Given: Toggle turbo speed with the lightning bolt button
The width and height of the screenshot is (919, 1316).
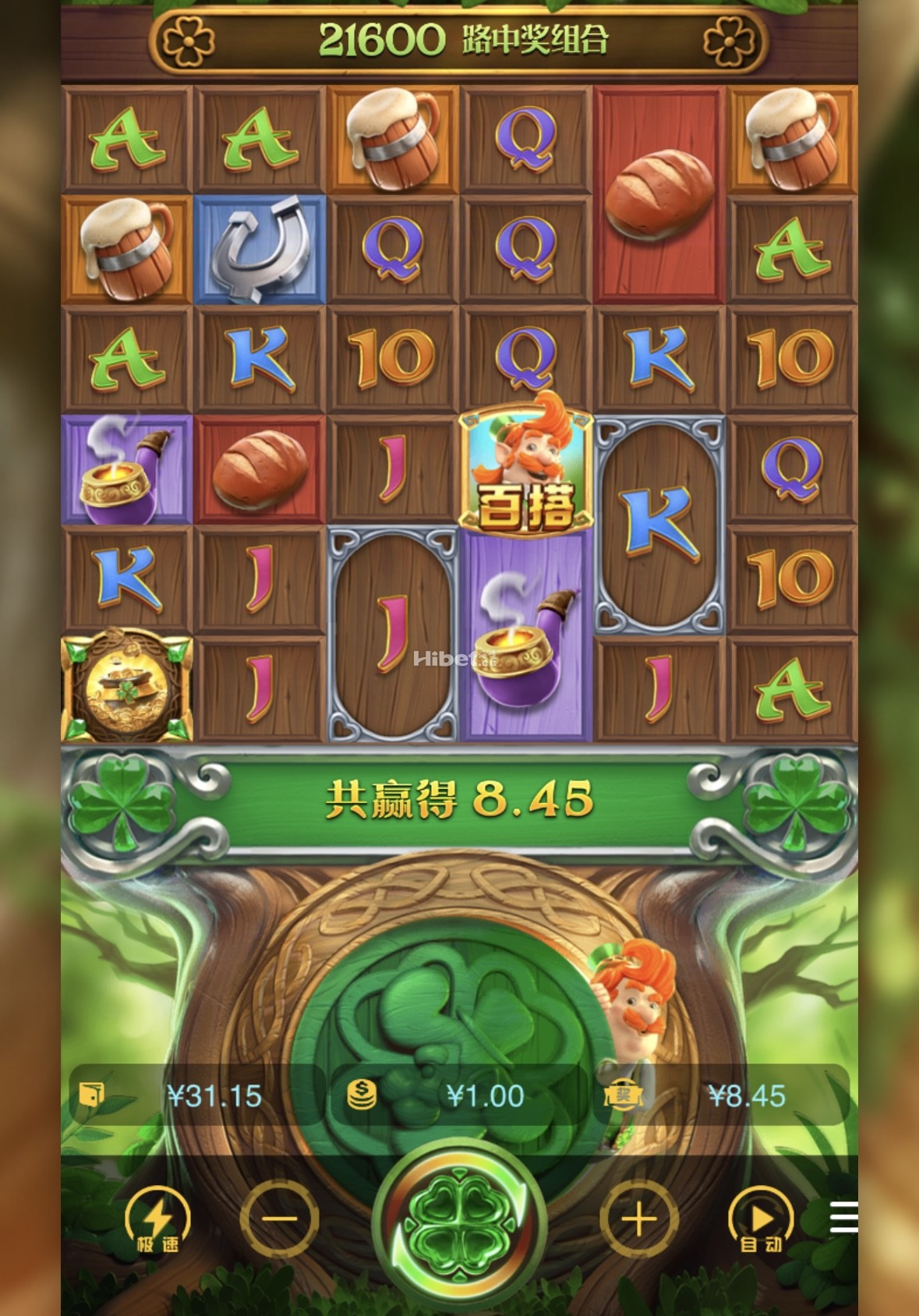Looking at the screenshot, I should point(157,1220).
